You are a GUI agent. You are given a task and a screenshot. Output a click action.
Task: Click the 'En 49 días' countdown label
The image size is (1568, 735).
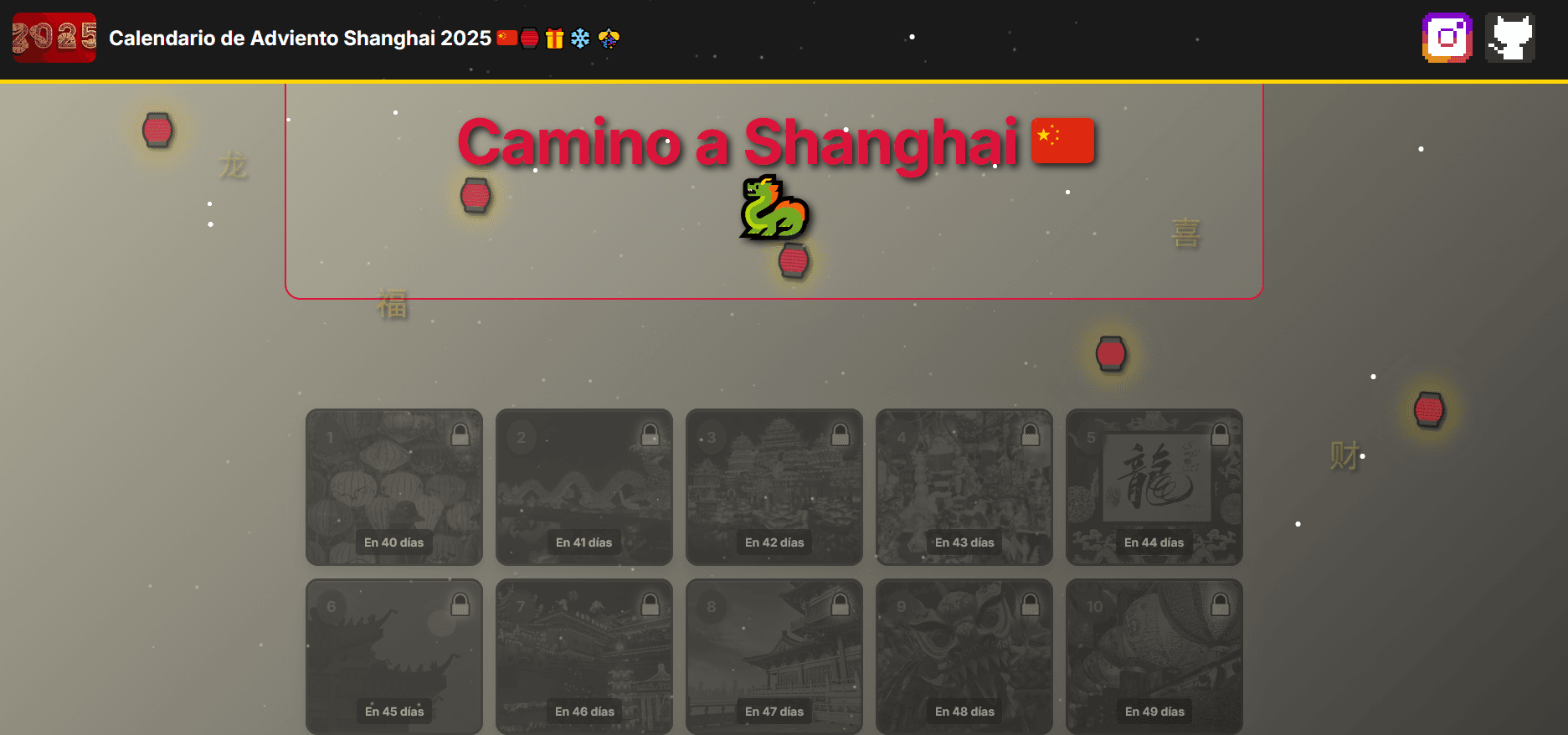[x=1154, y=711]
